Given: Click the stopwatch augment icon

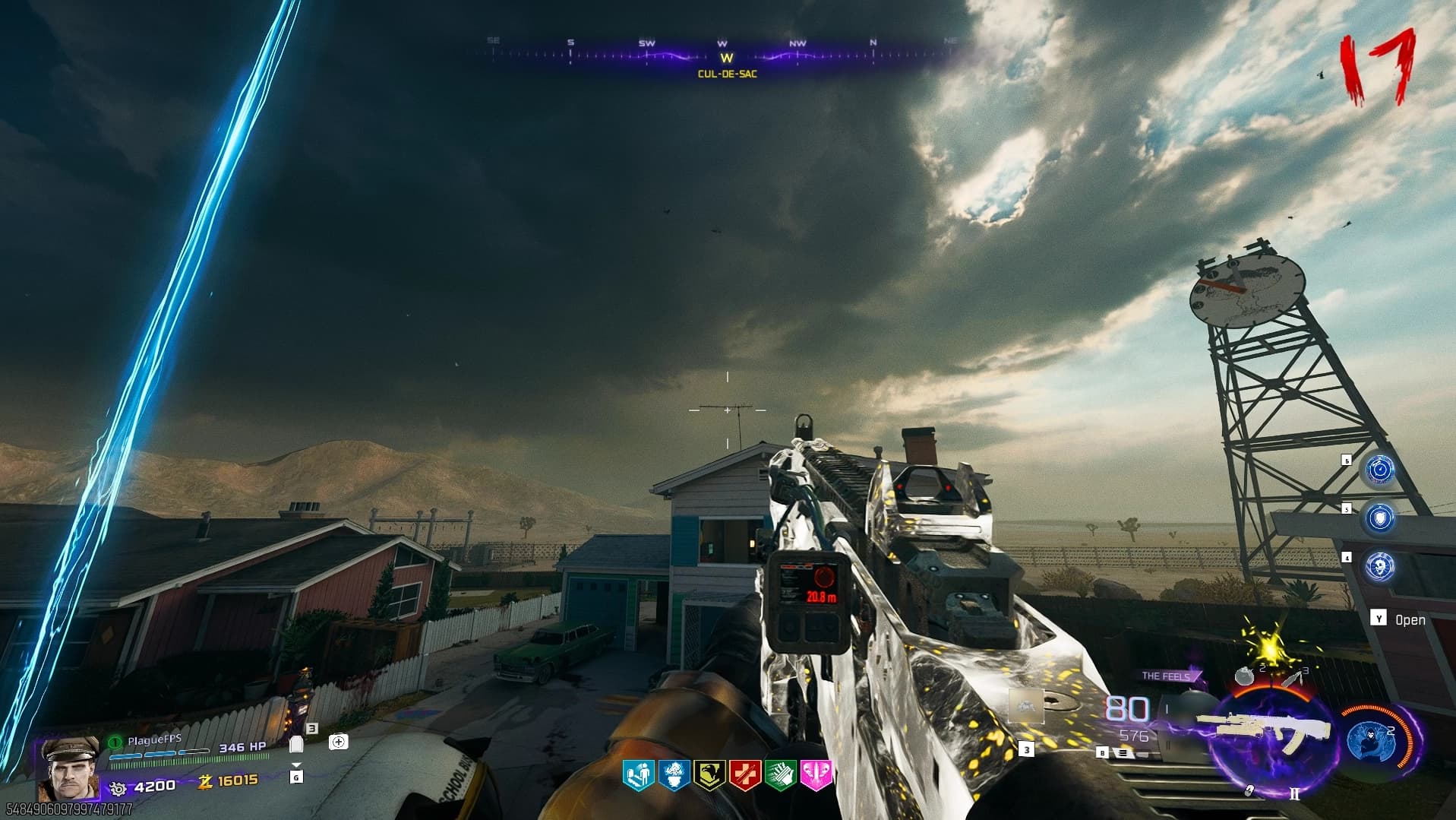Looking at the screenshot, I should pyautogui.click(x=1379, y=470).
